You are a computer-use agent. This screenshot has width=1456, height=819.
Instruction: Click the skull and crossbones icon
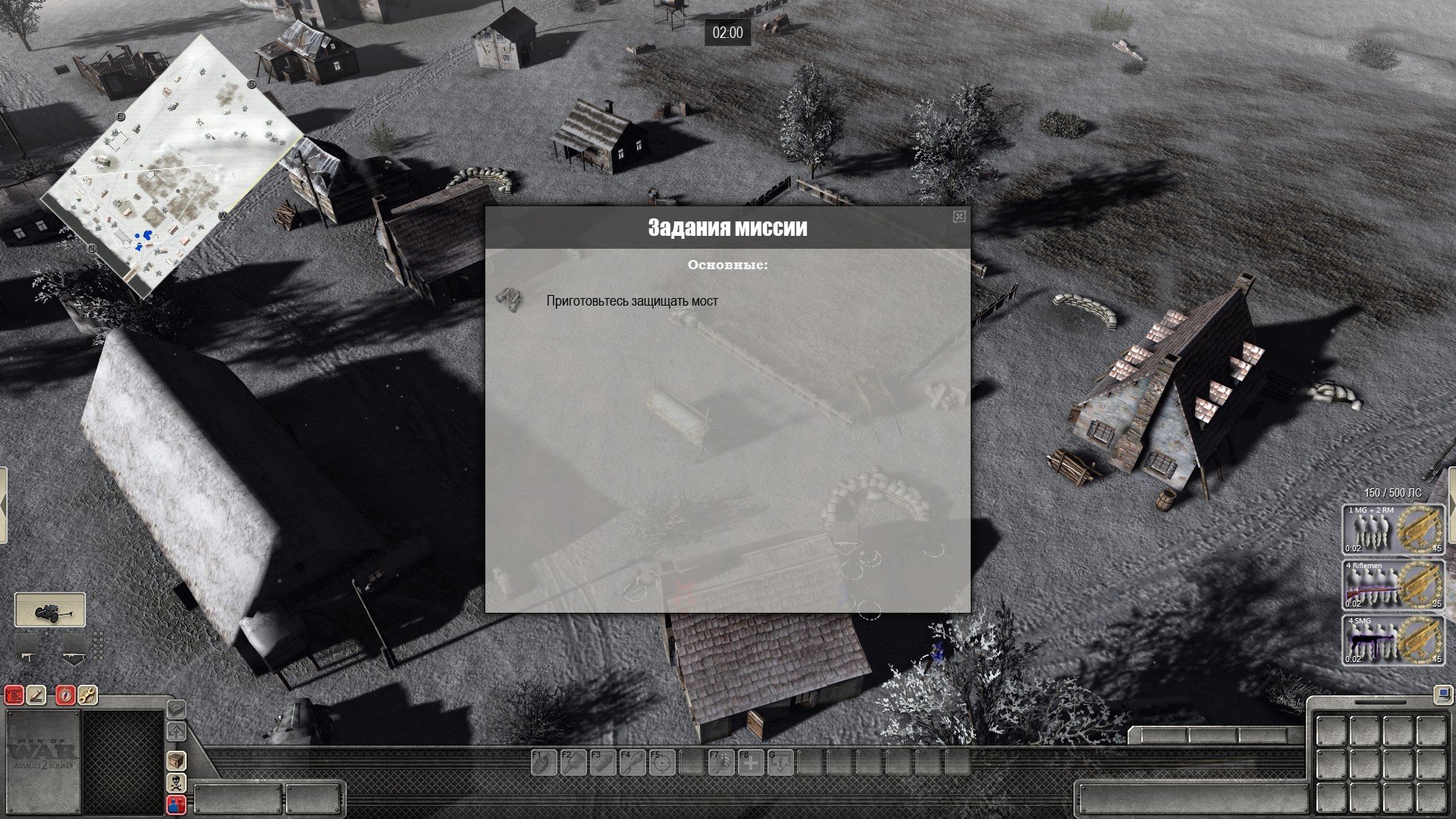click(176, 783)
